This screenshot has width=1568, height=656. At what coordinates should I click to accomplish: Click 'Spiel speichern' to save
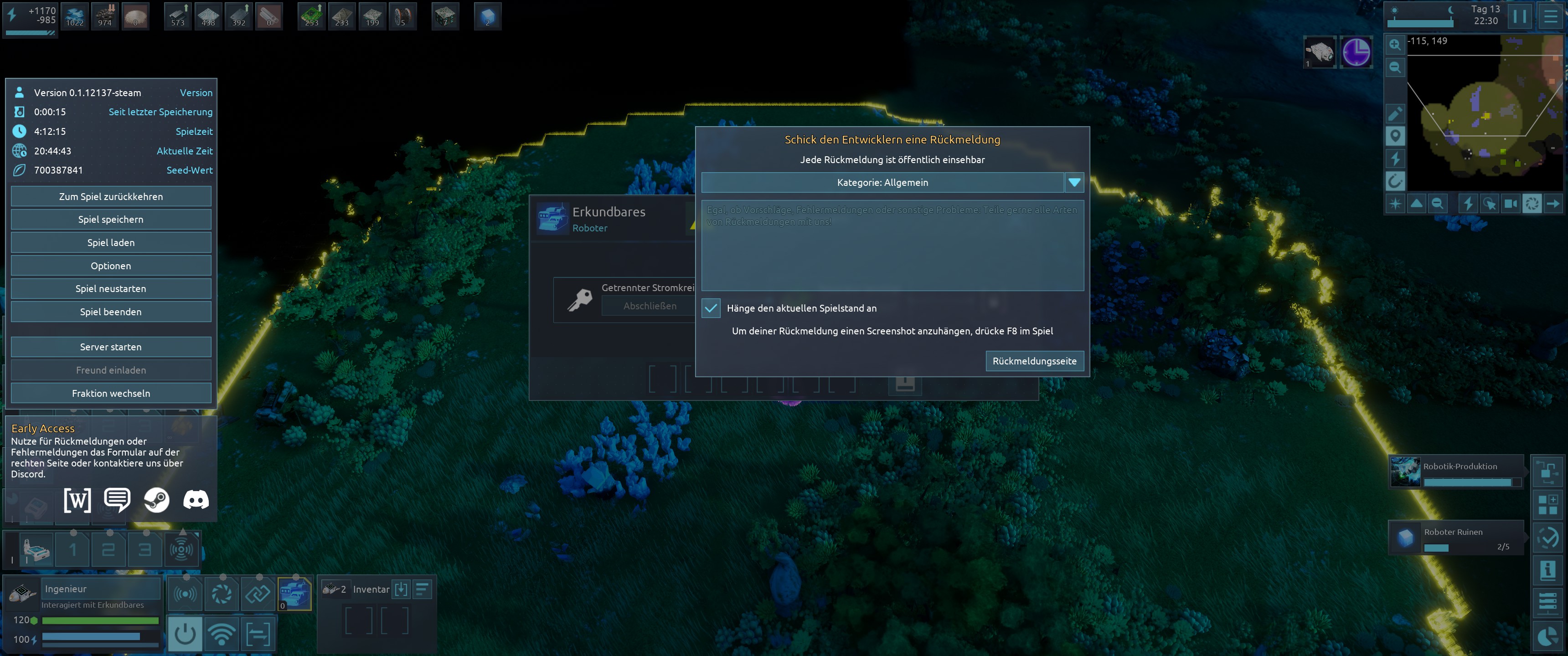point(111,220)
